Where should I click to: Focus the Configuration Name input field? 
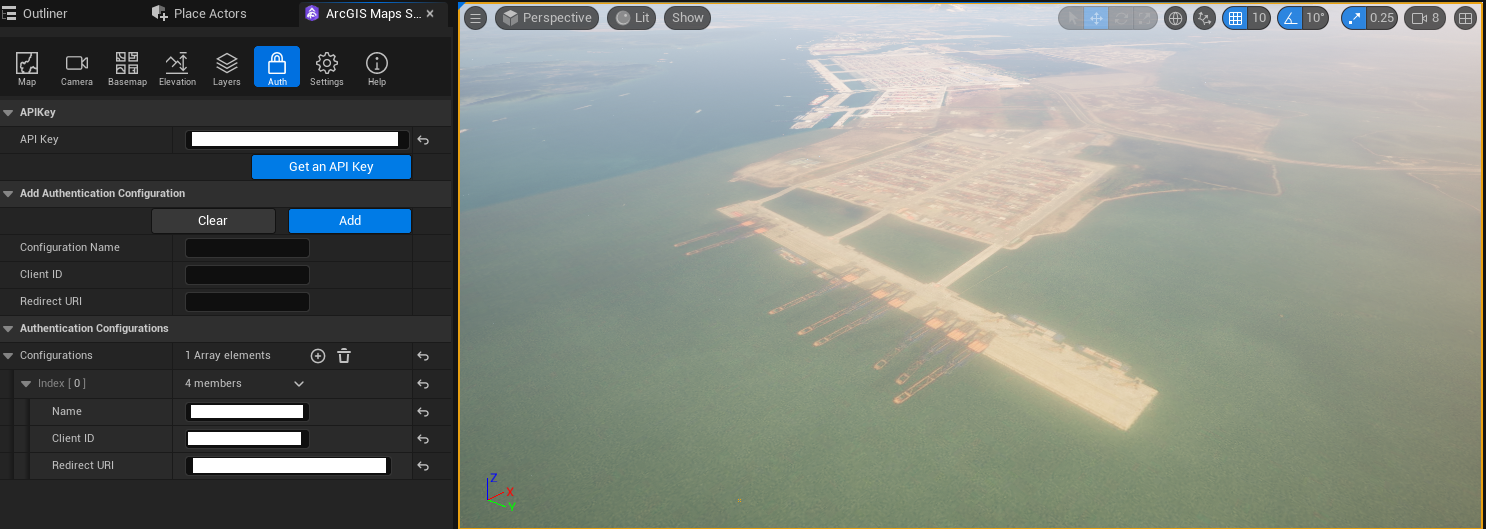(x=248, y=248)
